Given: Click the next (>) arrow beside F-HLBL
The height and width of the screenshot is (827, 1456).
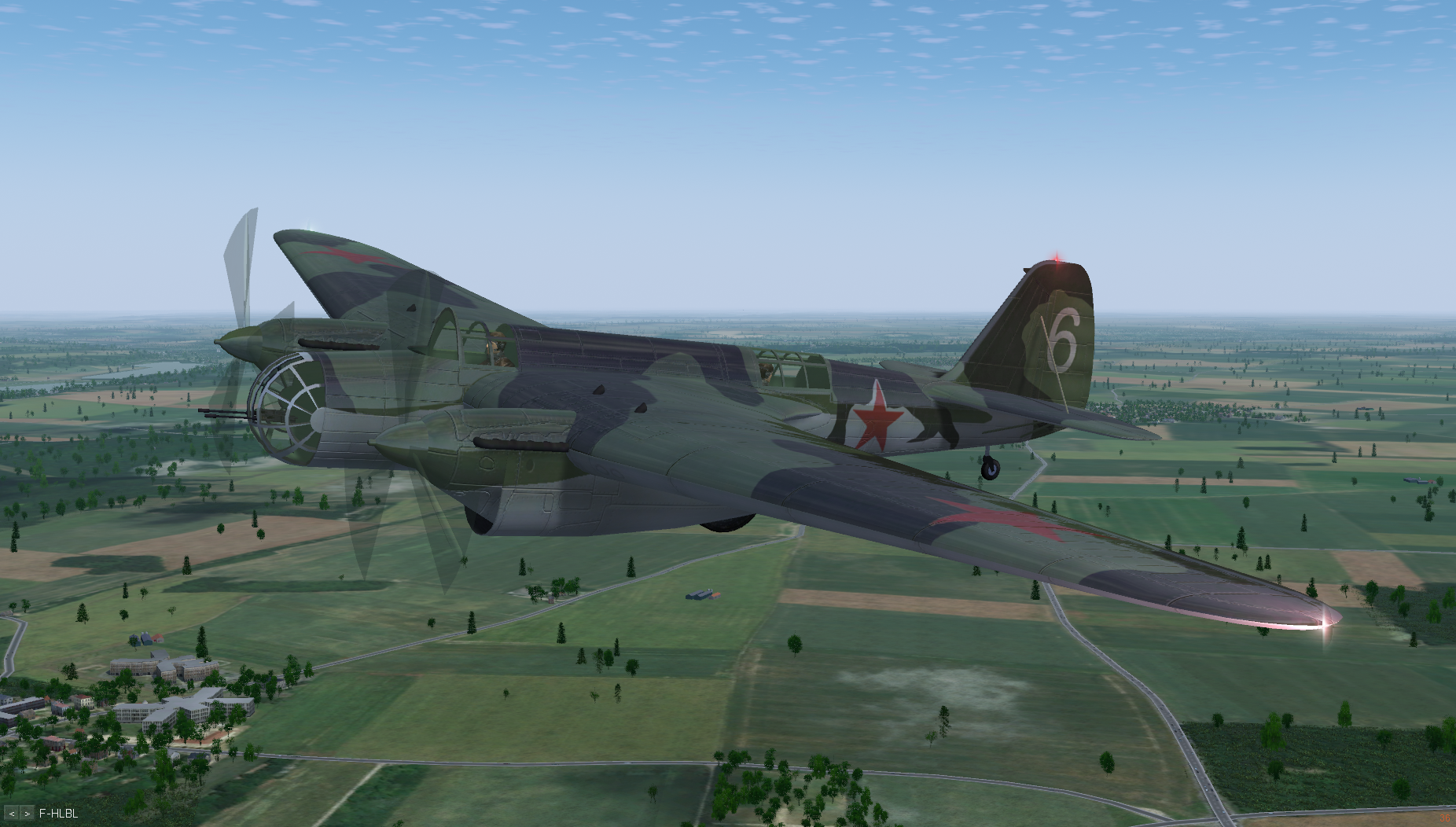Looking at the screenshot, I should tap(27, 814).
